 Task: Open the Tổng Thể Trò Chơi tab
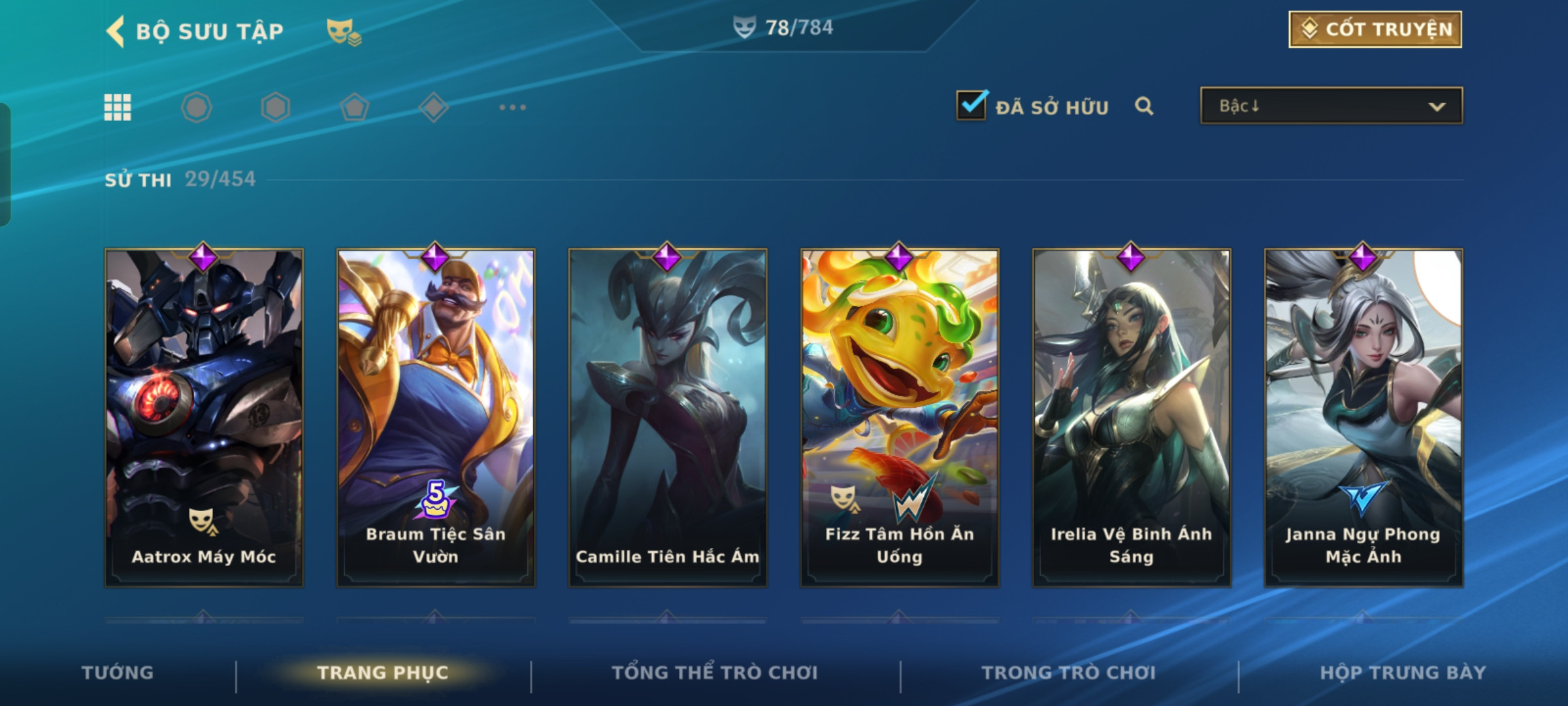(x=715, y=673)
